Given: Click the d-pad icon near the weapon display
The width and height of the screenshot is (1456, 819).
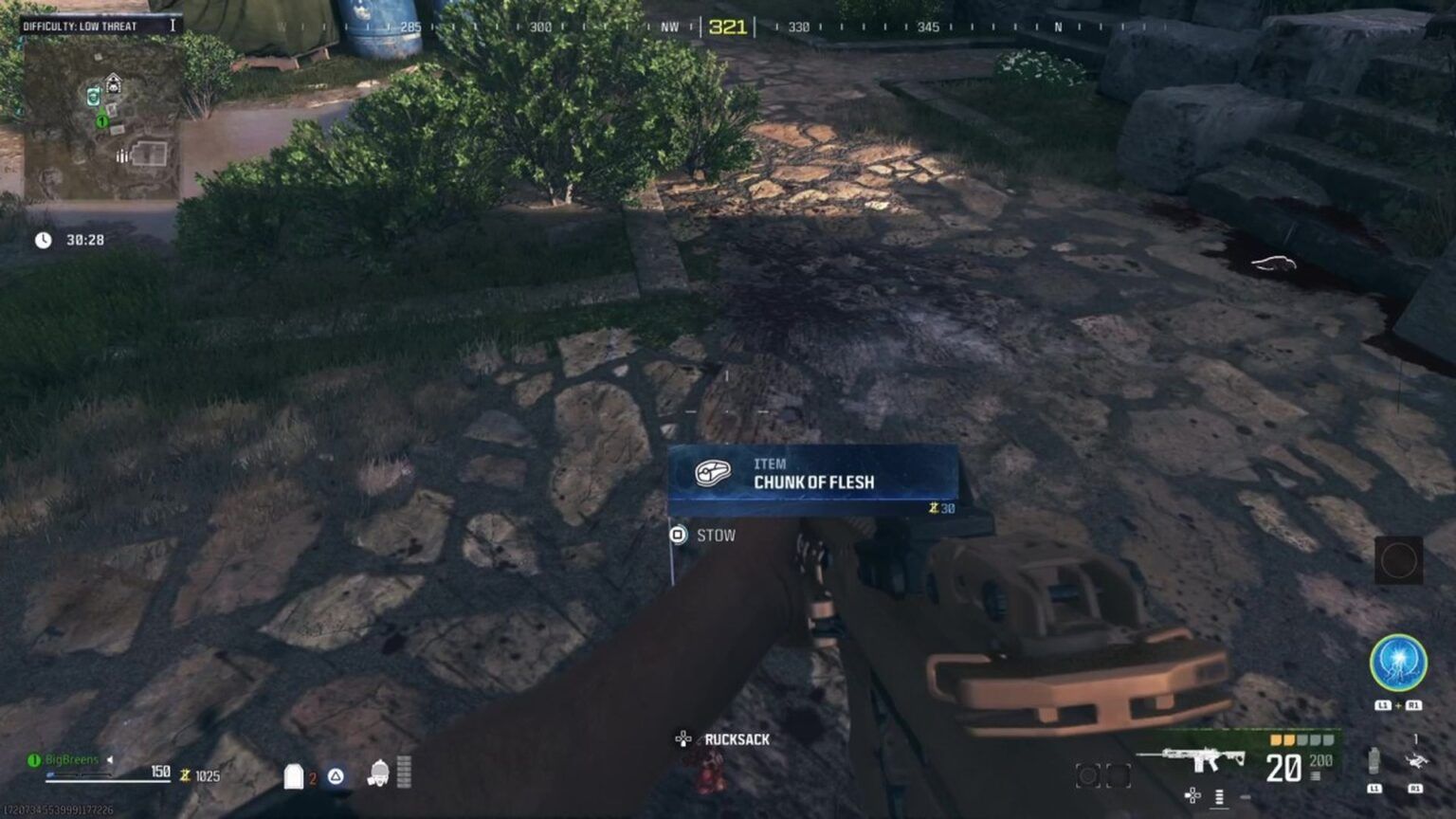Looking at the screenshot, I should coord(1192,793).
